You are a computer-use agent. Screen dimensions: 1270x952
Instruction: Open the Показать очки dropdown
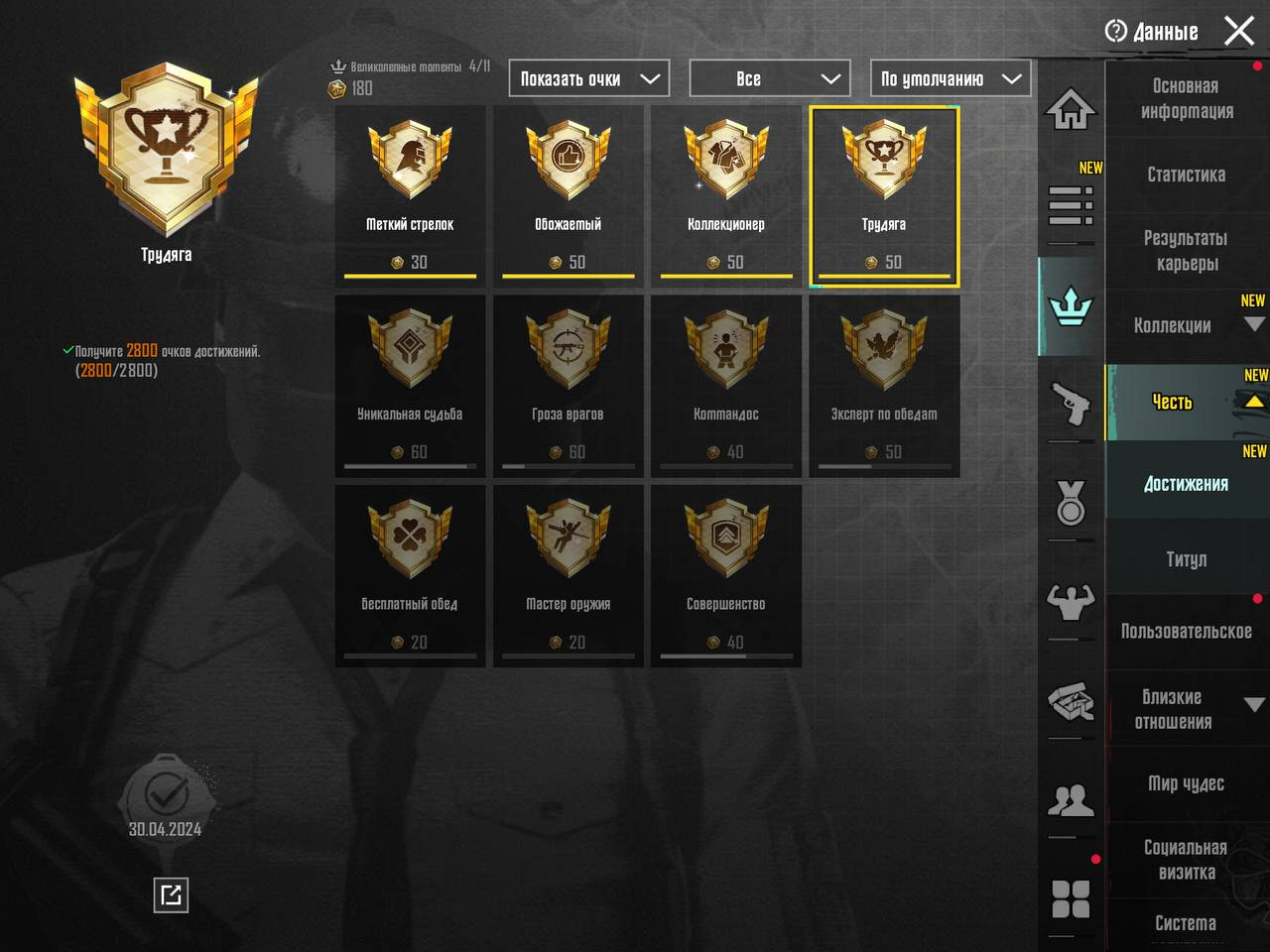tap(589, 78)
